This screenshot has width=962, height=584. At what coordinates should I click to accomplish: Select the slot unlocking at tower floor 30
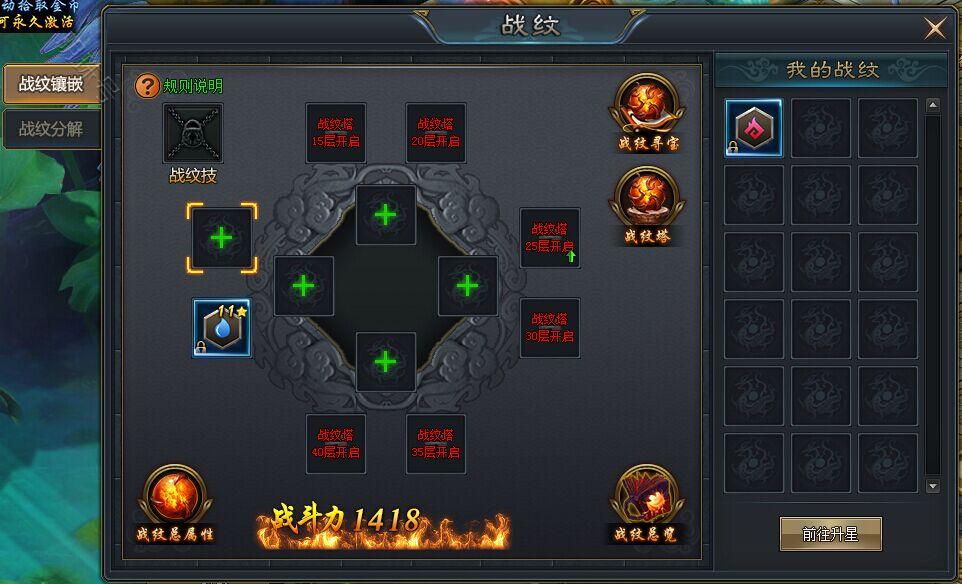(x=550, y=328)
